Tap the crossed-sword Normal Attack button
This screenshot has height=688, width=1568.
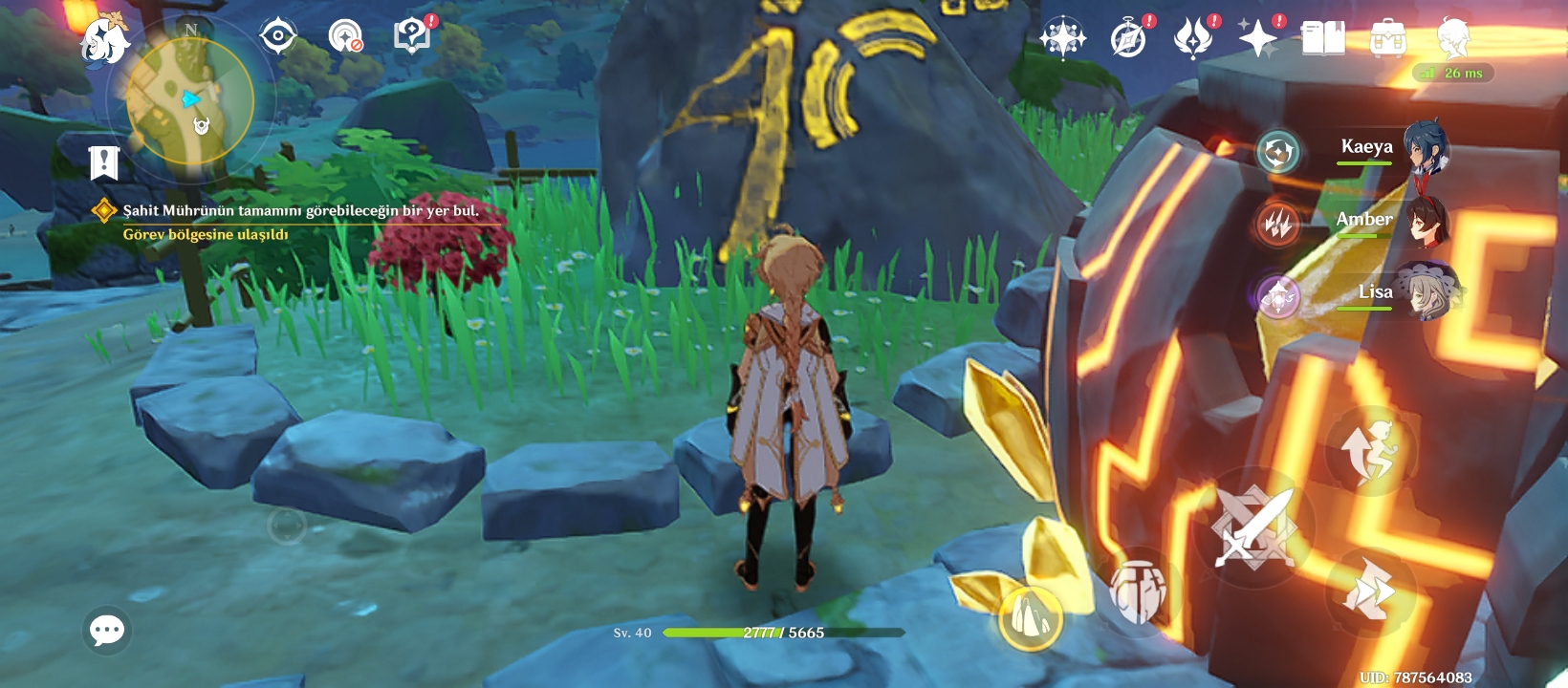tap(1253, 527)
